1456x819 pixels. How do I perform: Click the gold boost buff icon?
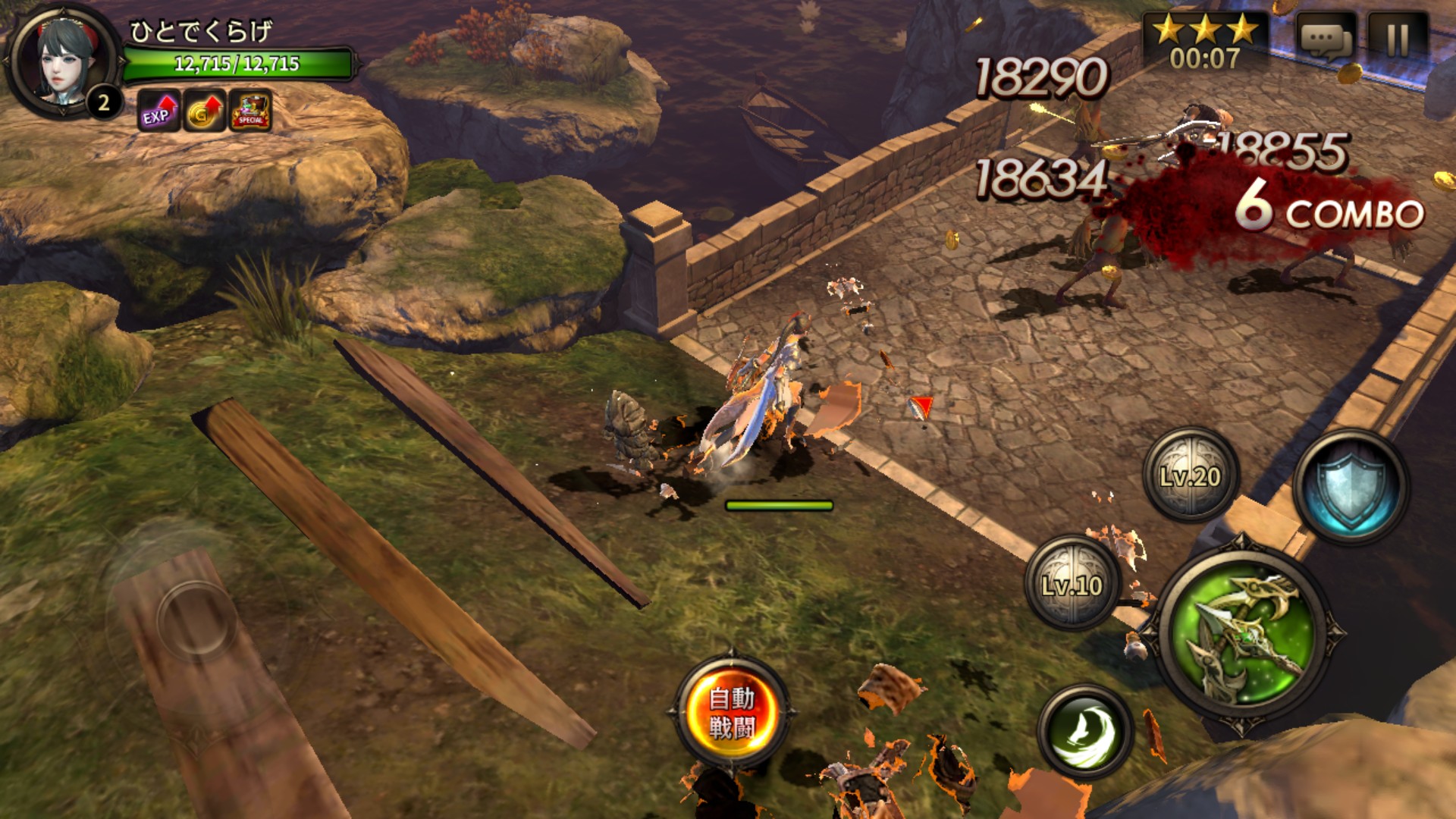coord(204,112)
